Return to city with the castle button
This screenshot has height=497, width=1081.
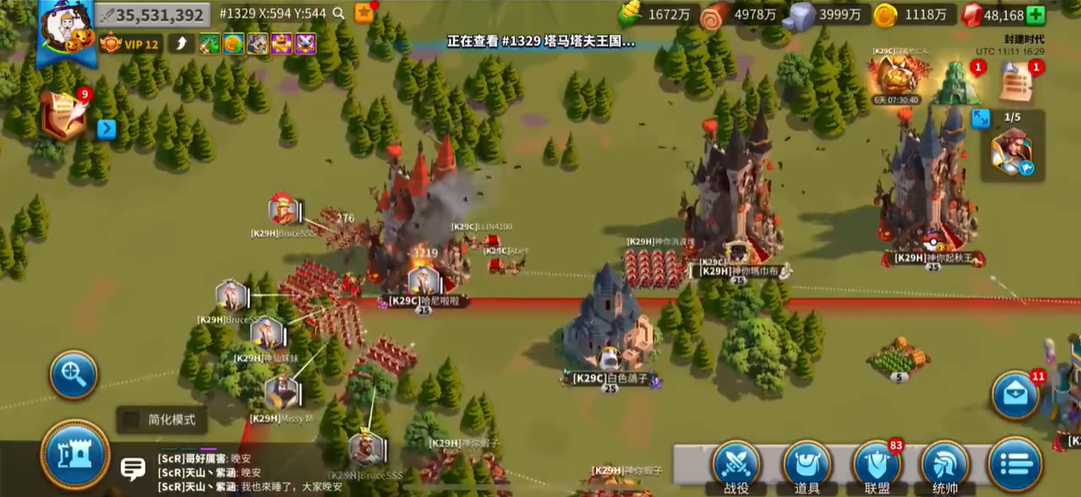[x=75, y=454]
